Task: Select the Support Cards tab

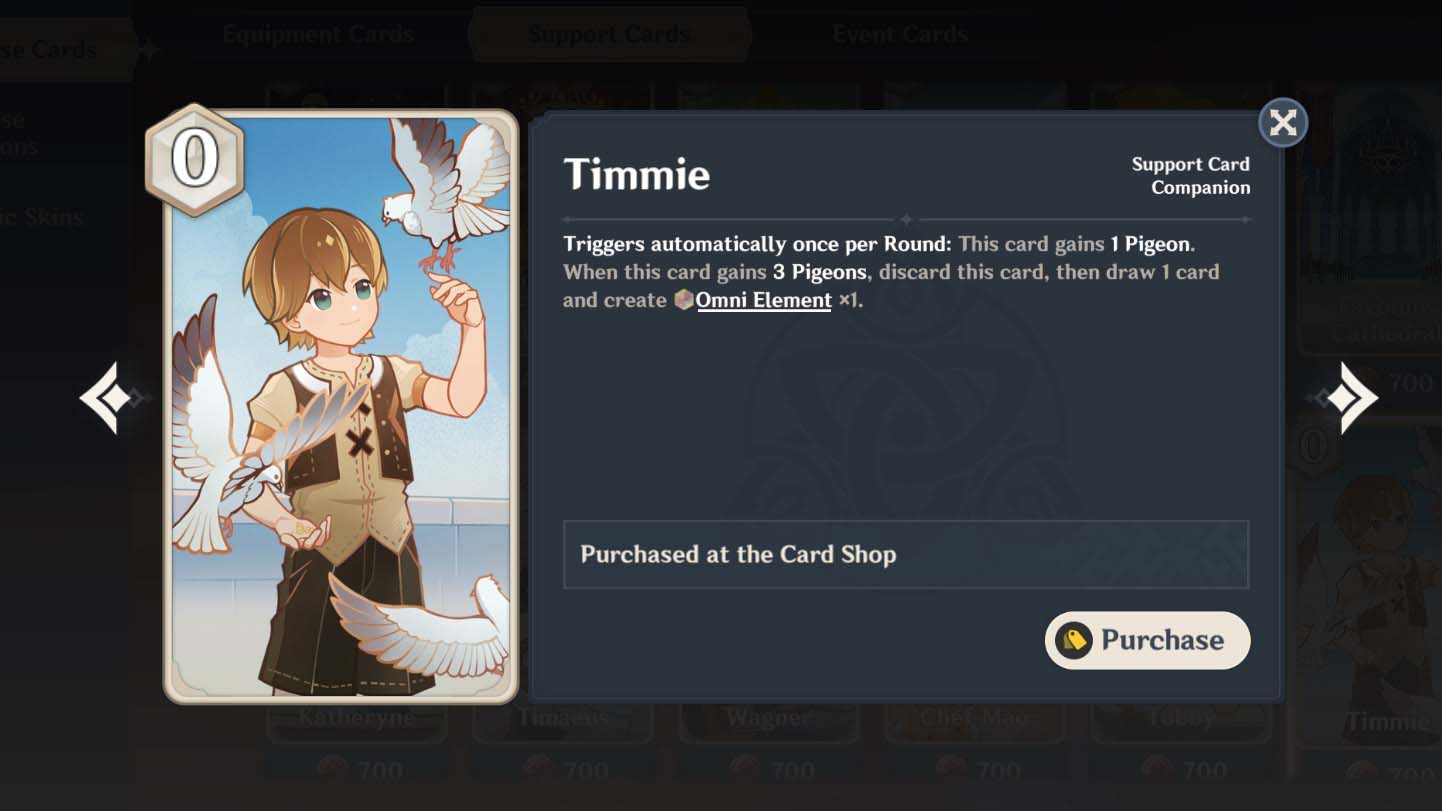Action: (609, 33)
